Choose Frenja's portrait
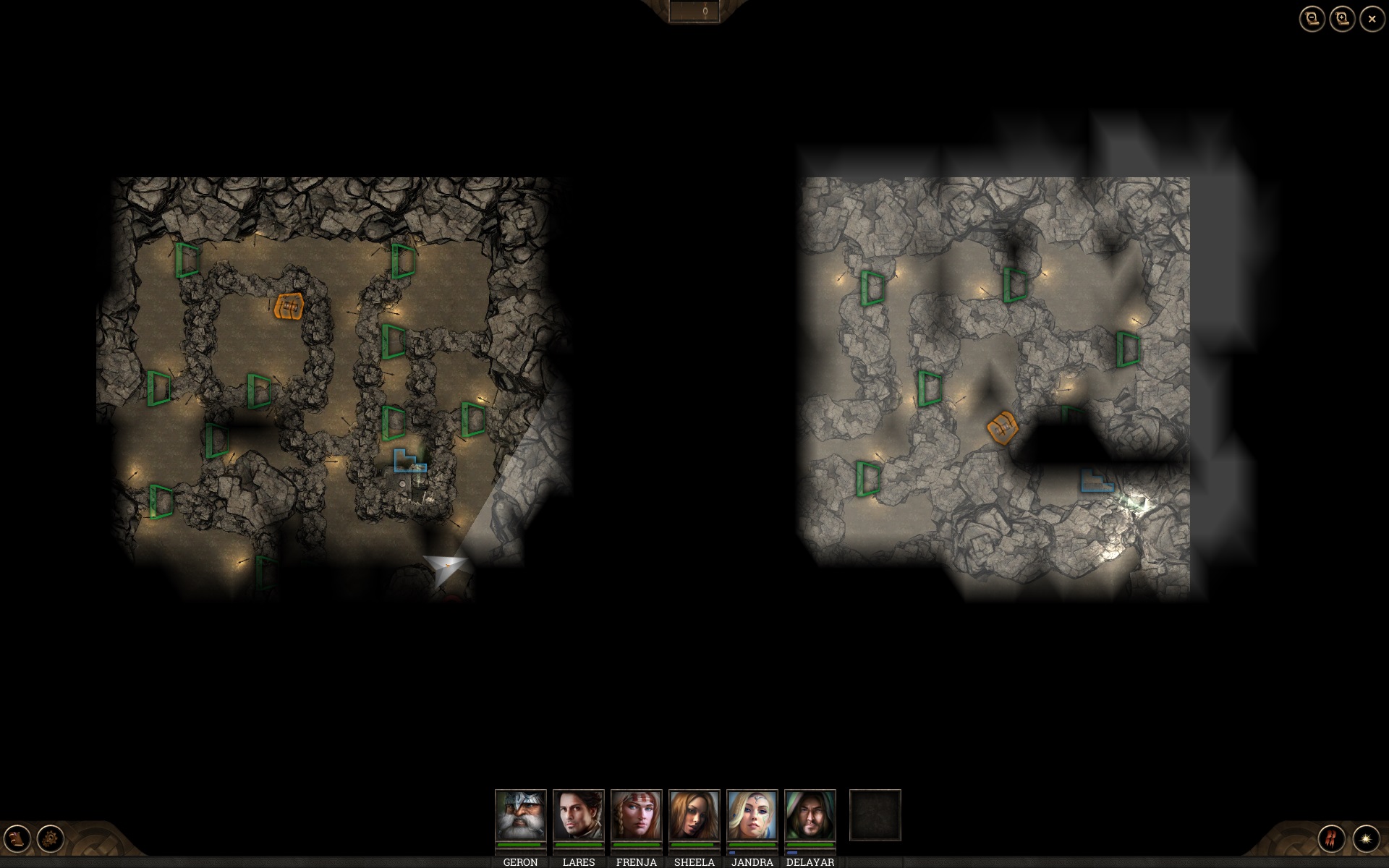Screen dimensions: 1389x868 (636, 815)
